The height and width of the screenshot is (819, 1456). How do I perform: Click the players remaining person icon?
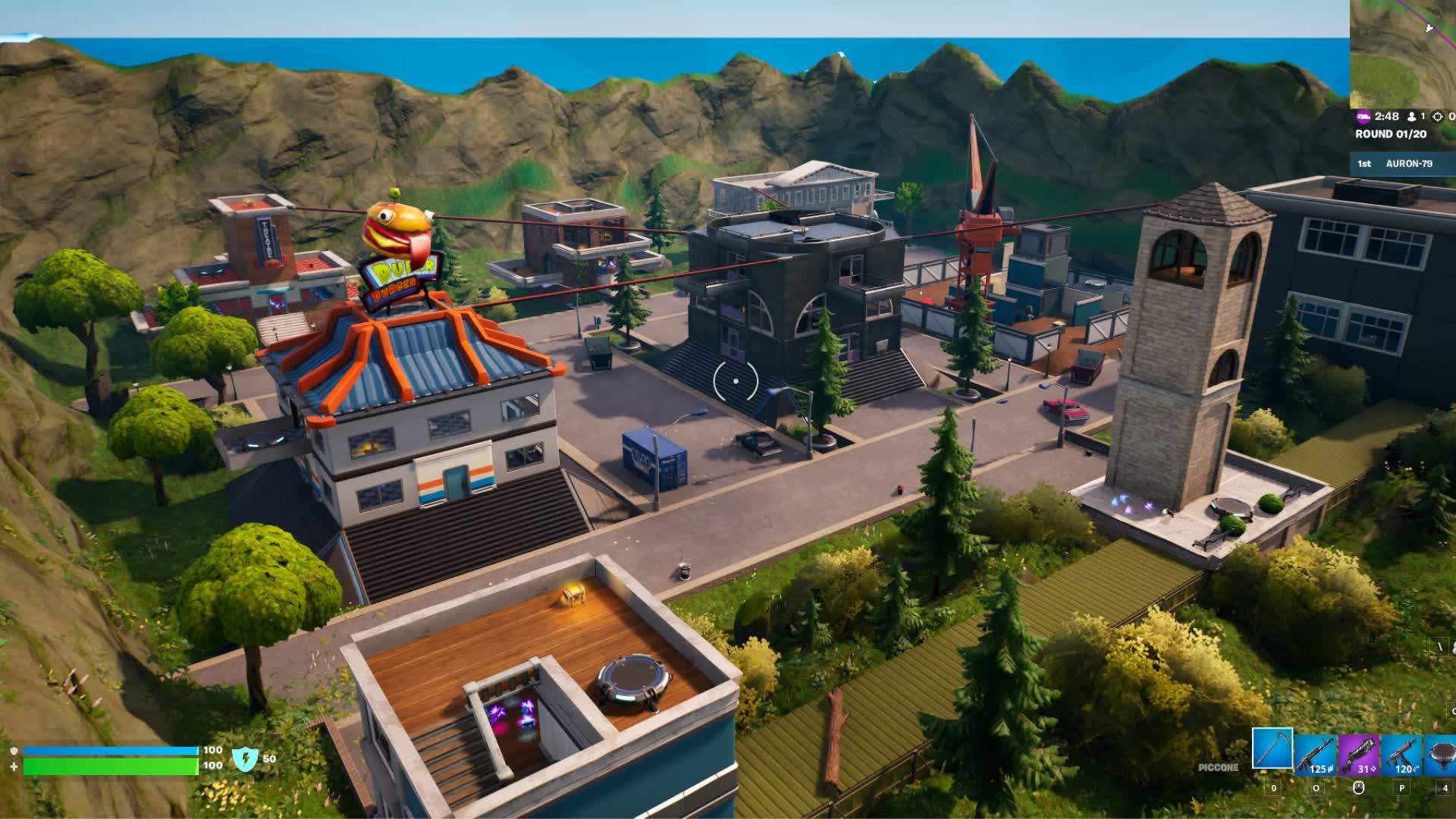[x=1411, y=117]
